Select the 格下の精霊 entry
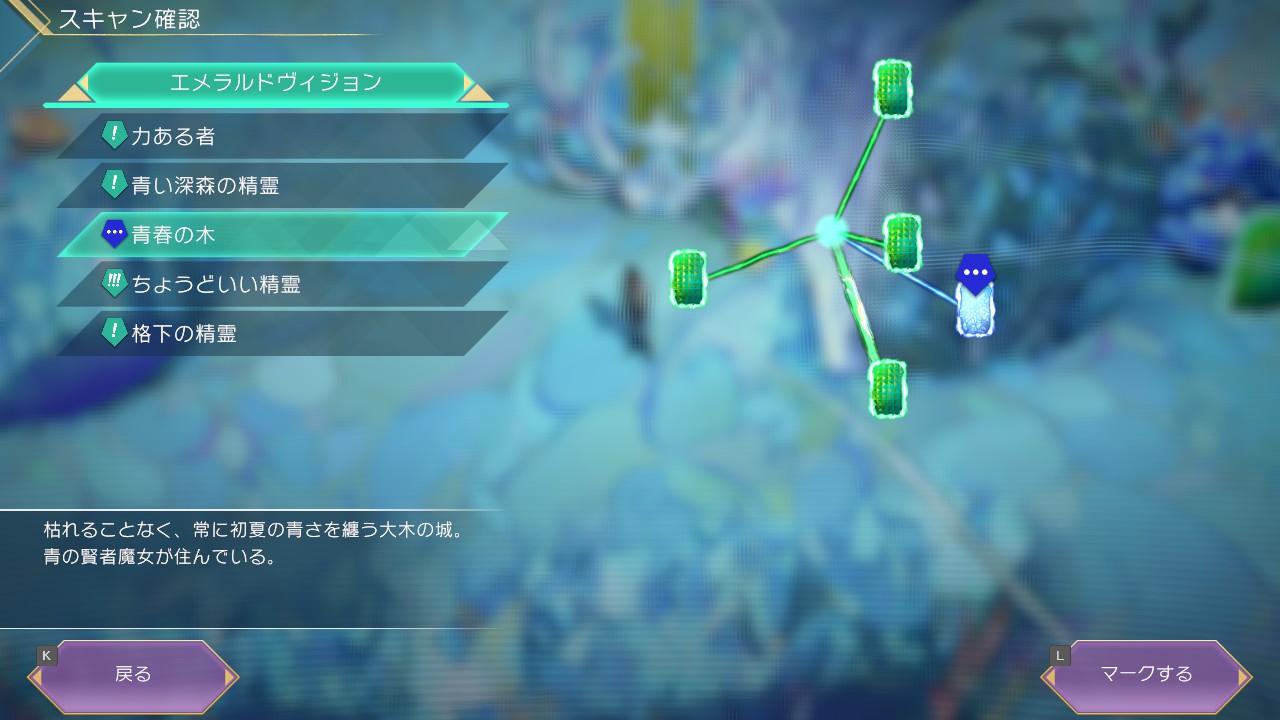This screenshot has height=720, width=1280. (280, 333)
